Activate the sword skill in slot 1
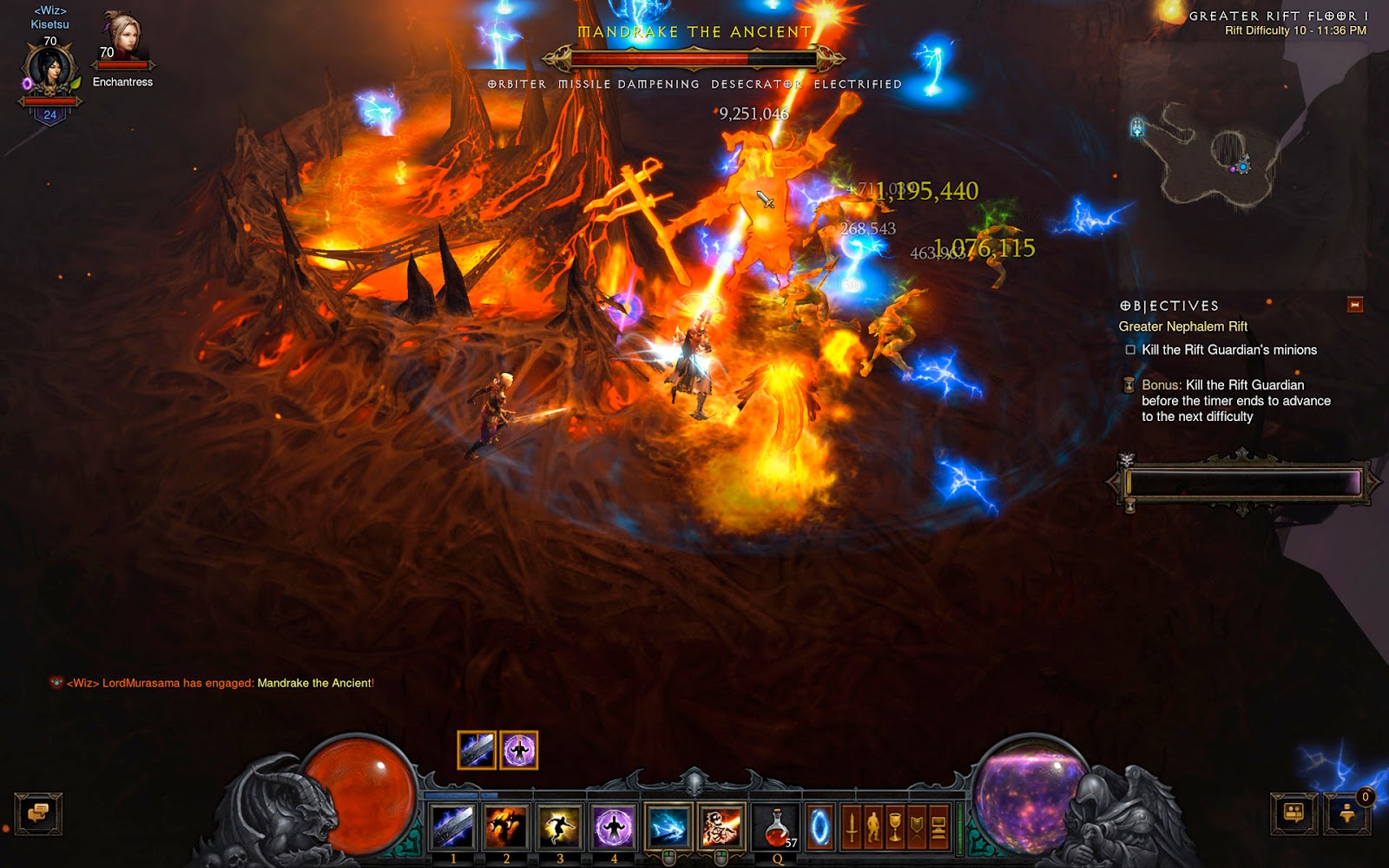The image size is (1389, 868). [x=452, y=826]
